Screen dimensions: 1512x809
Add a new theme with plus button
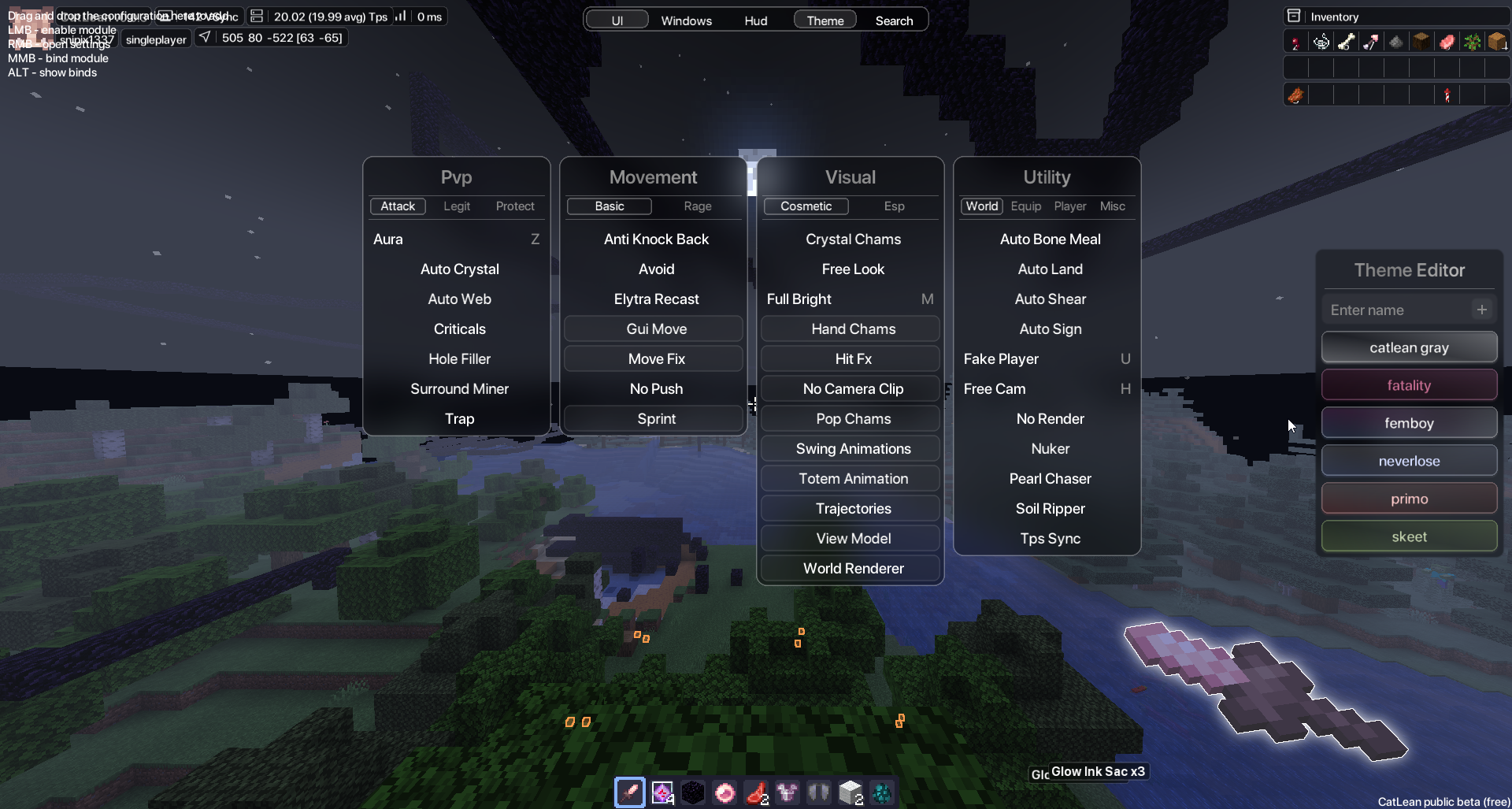(1481, 310)
